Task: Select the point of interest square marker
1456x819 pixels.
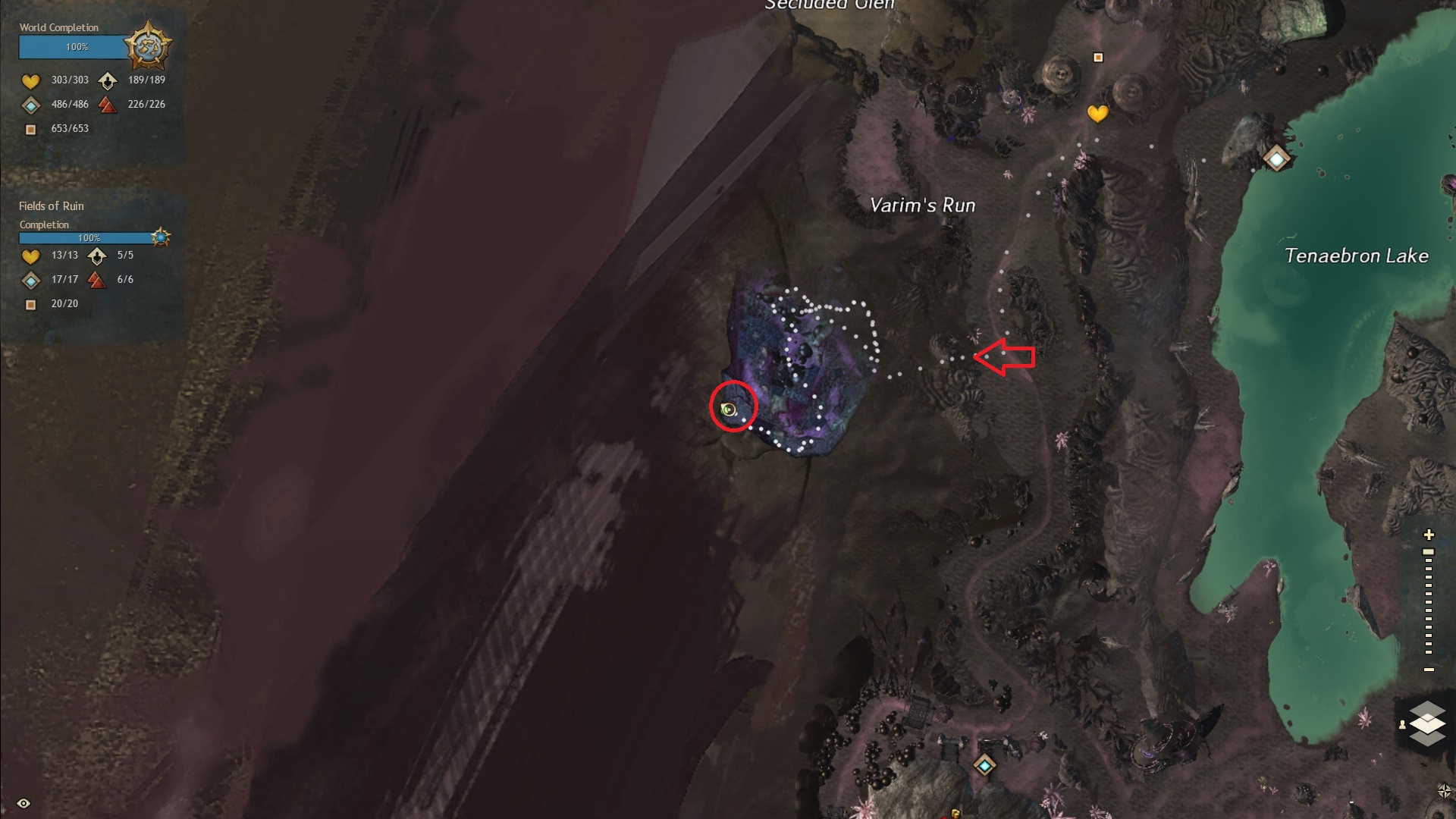Action: pos(1098,58)
